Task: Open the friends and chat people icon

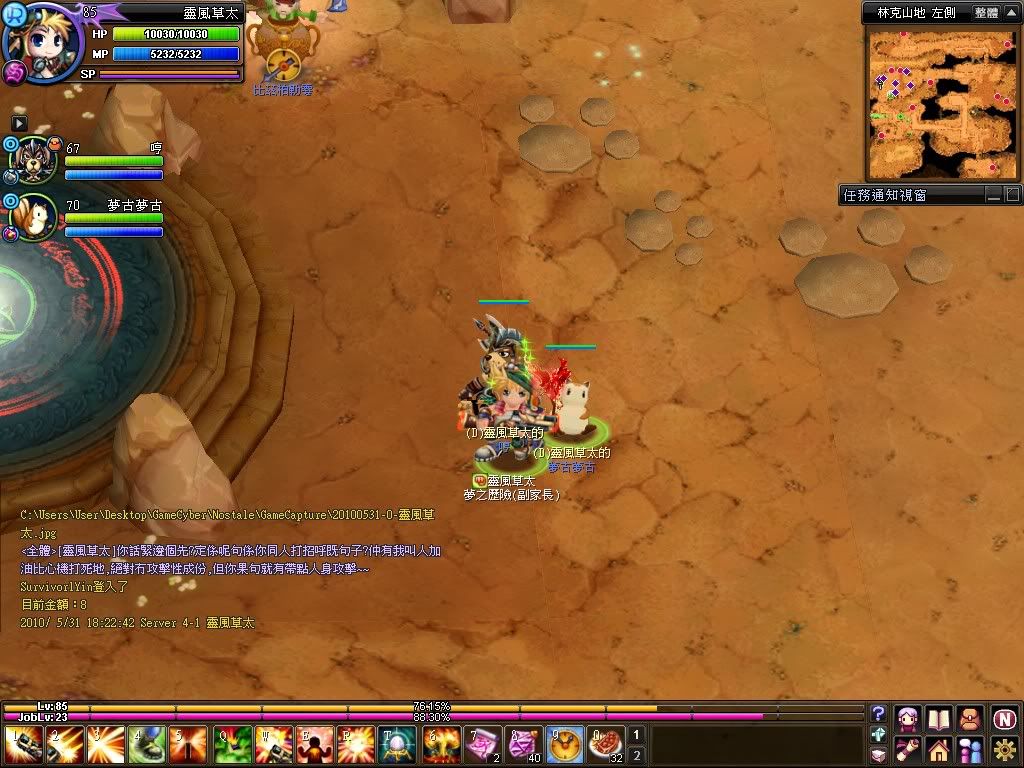Action: click(970, 749)
